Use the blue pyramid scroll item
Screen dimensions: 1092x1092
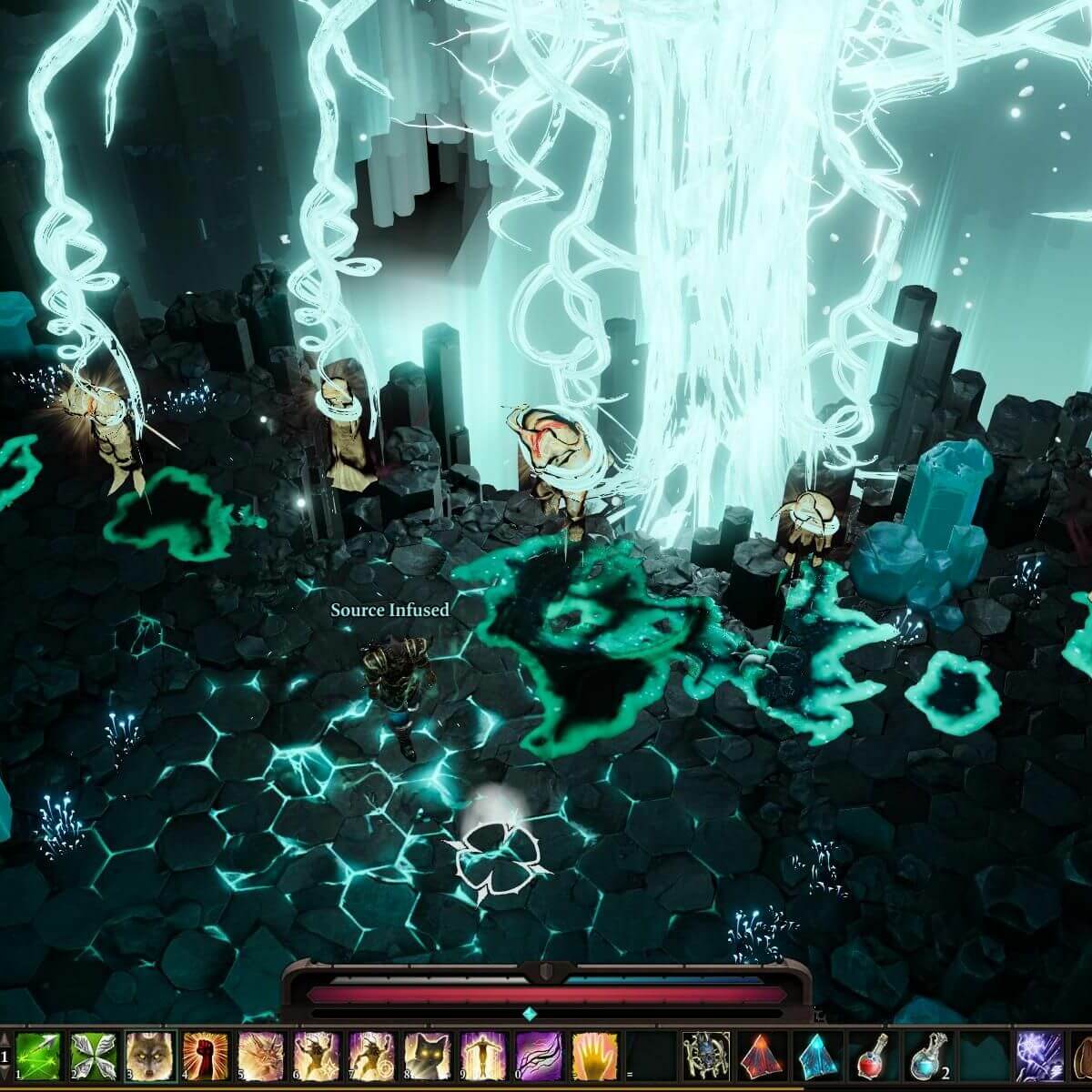tap(817, 1056)
